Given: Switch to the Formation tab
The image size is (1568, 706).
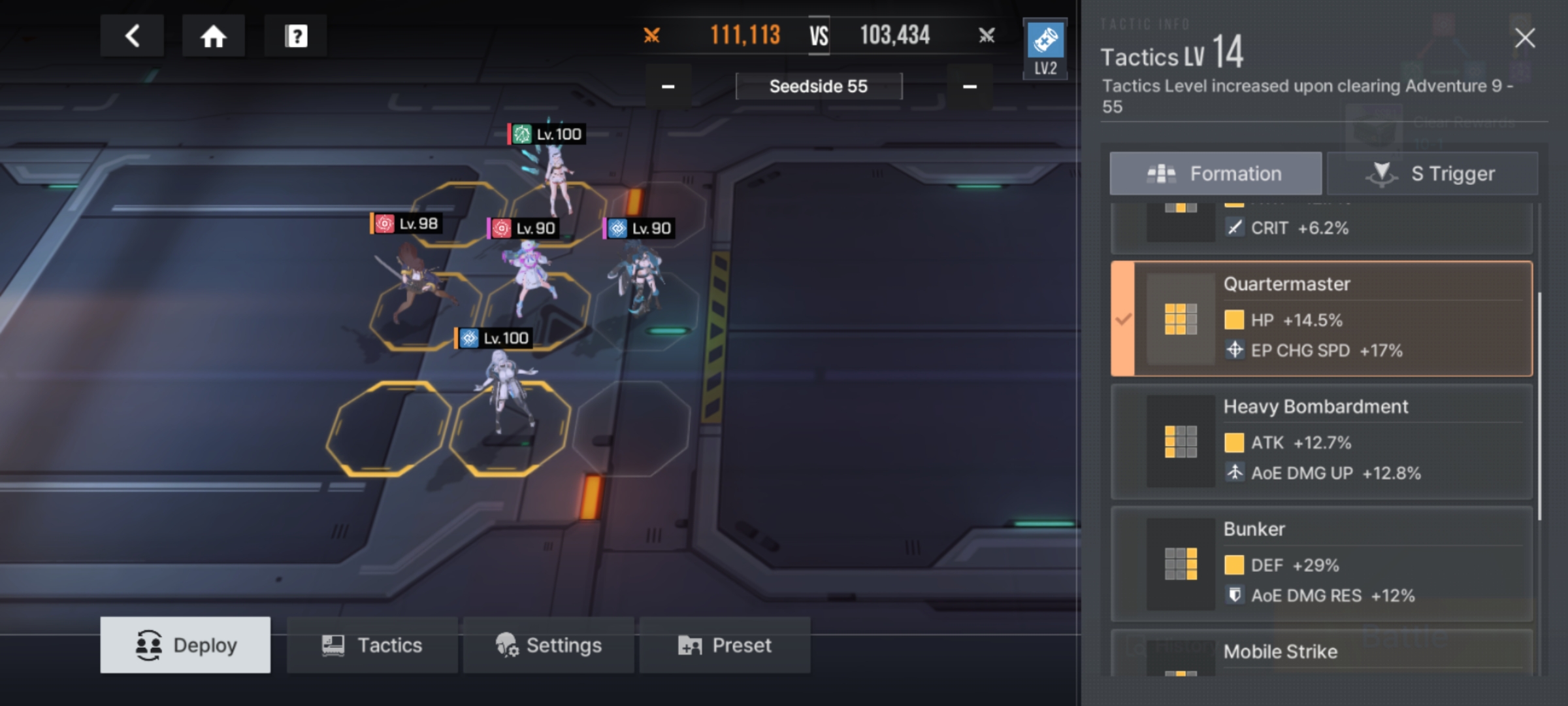Looking at the screenshot, I should tap(1215, 174).
